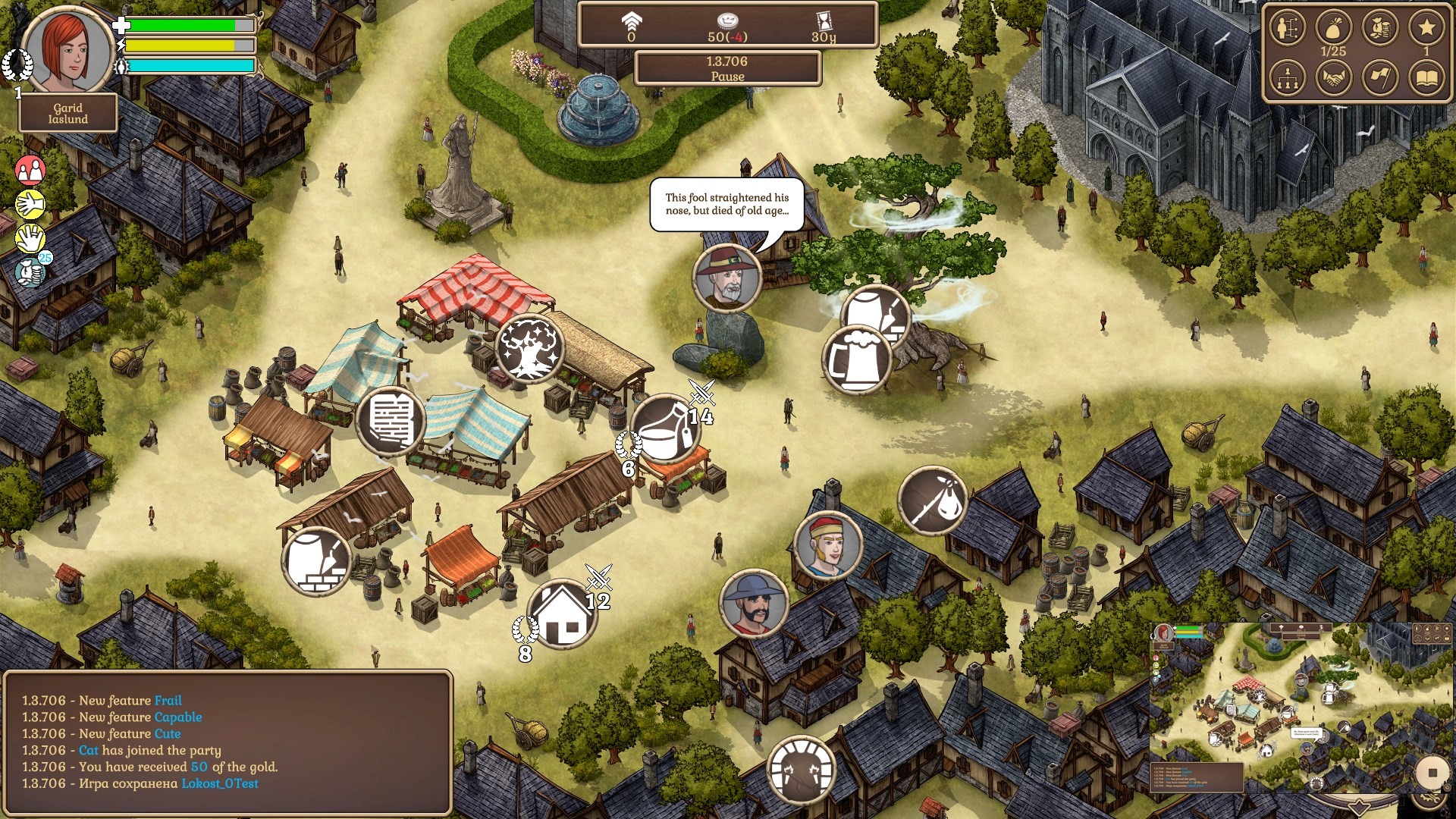The height and width of the screenshot is (819, 1456).
Task: Select the white house building marker
Action: click(x=563, y=613)
